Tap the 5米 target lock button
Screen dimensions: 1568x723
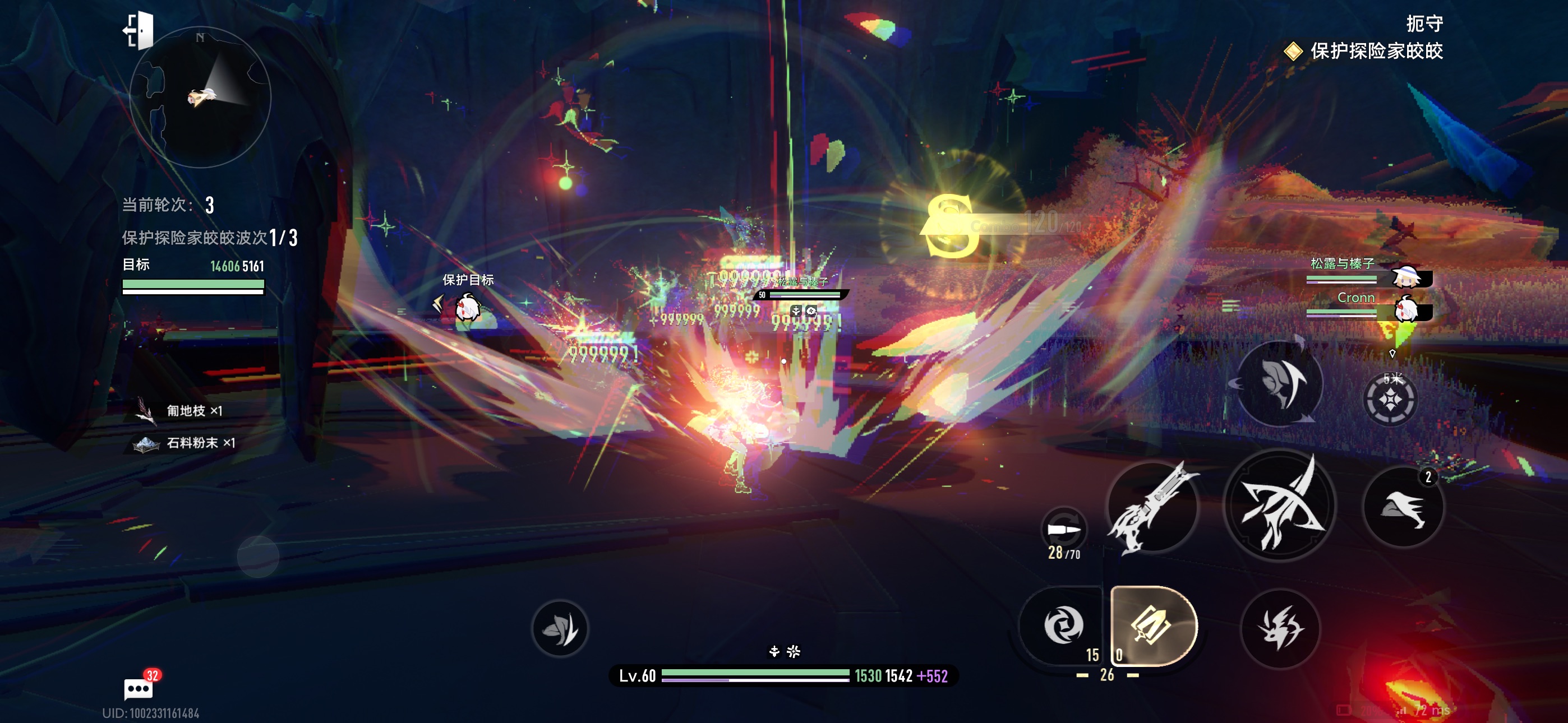(x=1390, y=398)
